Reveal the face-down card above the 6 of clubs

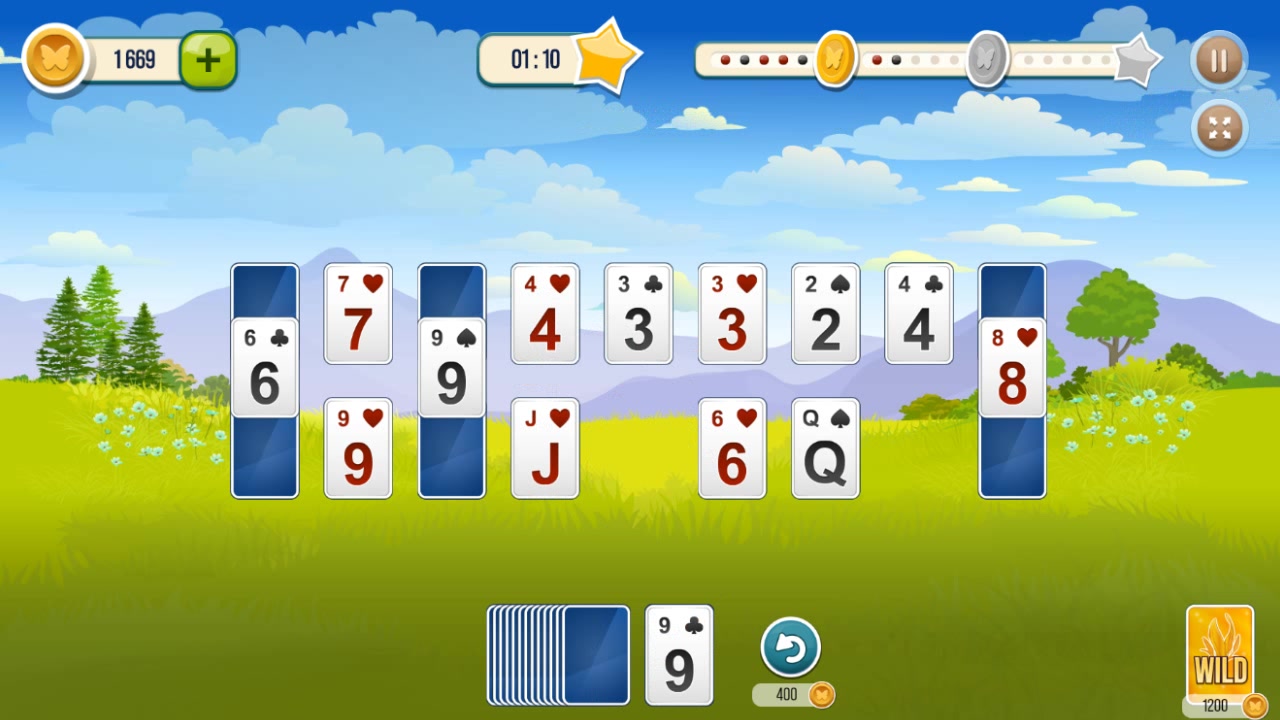click(264, 288)
